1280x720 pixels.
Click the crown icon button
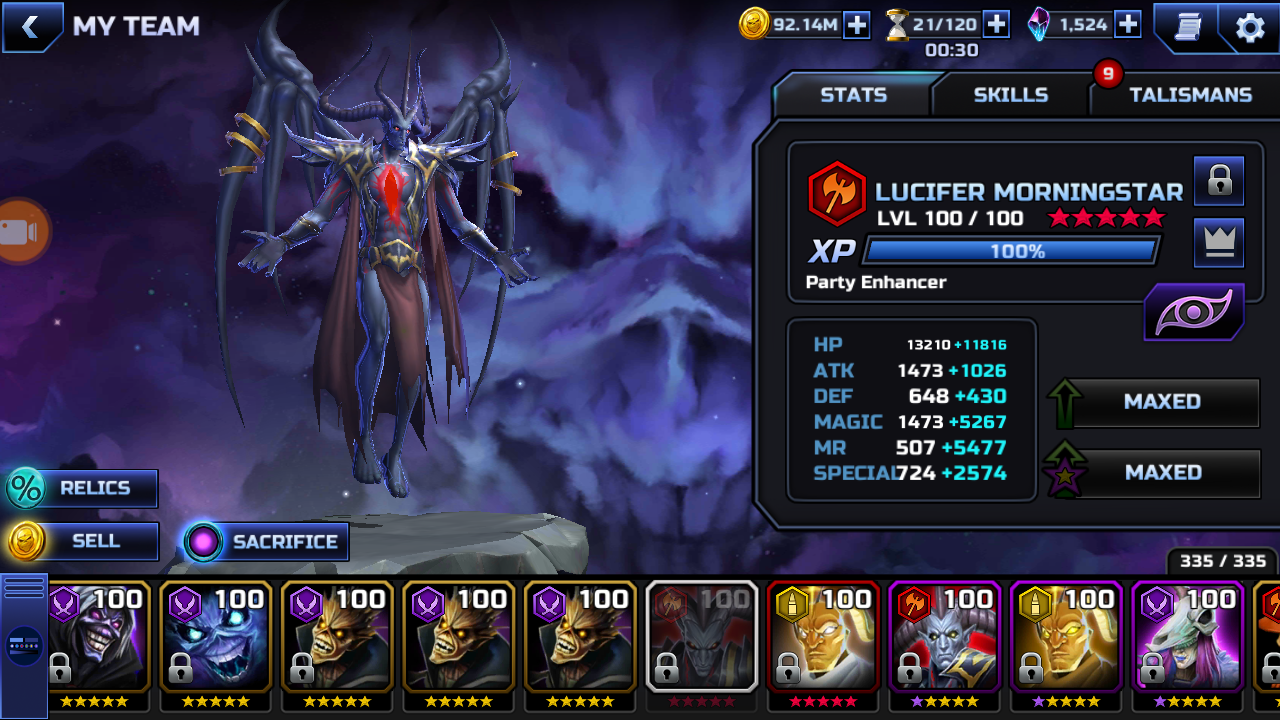pyautogui.click(x=1218, y=243)
